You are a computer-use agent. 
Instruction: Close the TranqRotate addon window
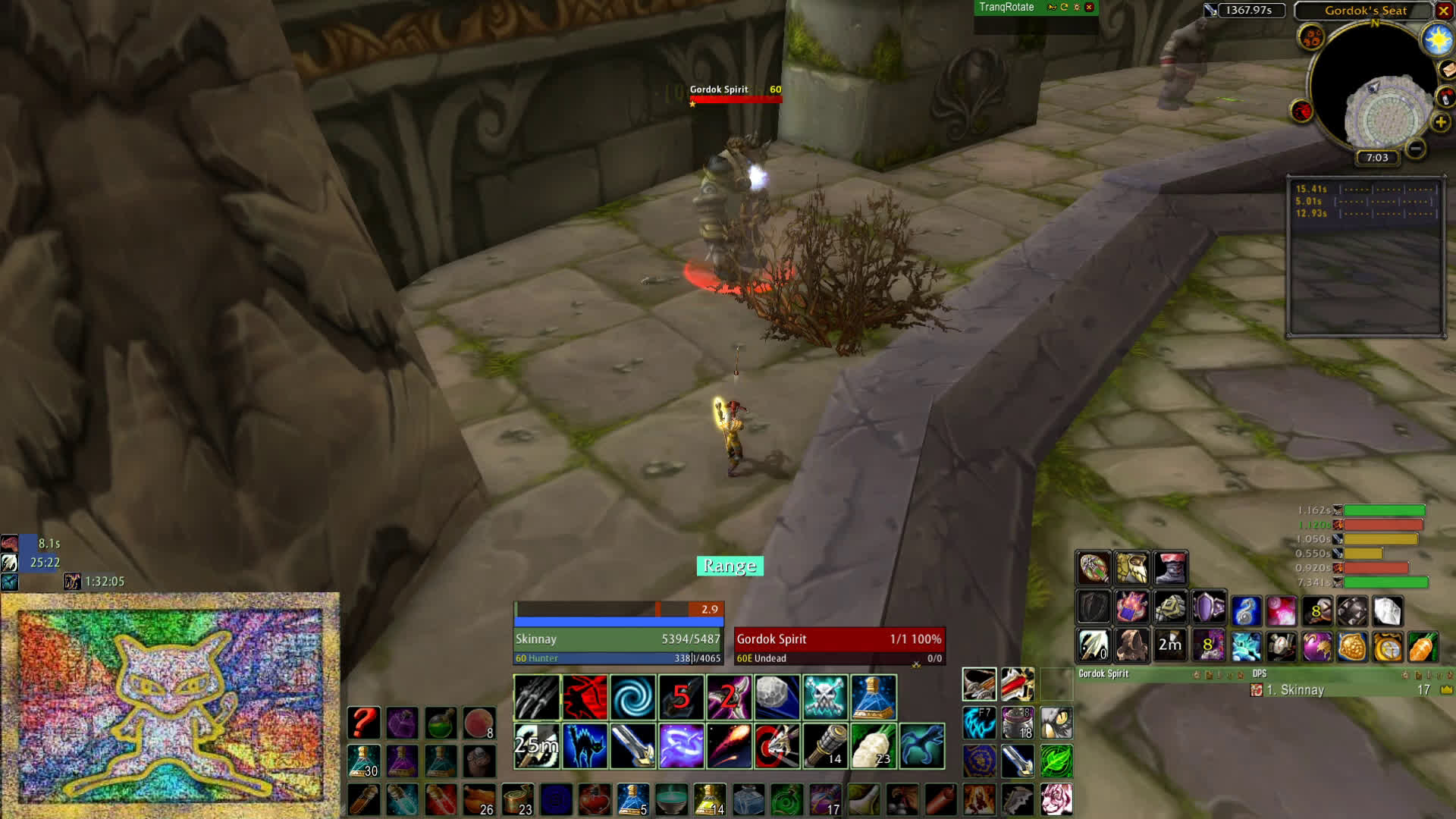1089,8
